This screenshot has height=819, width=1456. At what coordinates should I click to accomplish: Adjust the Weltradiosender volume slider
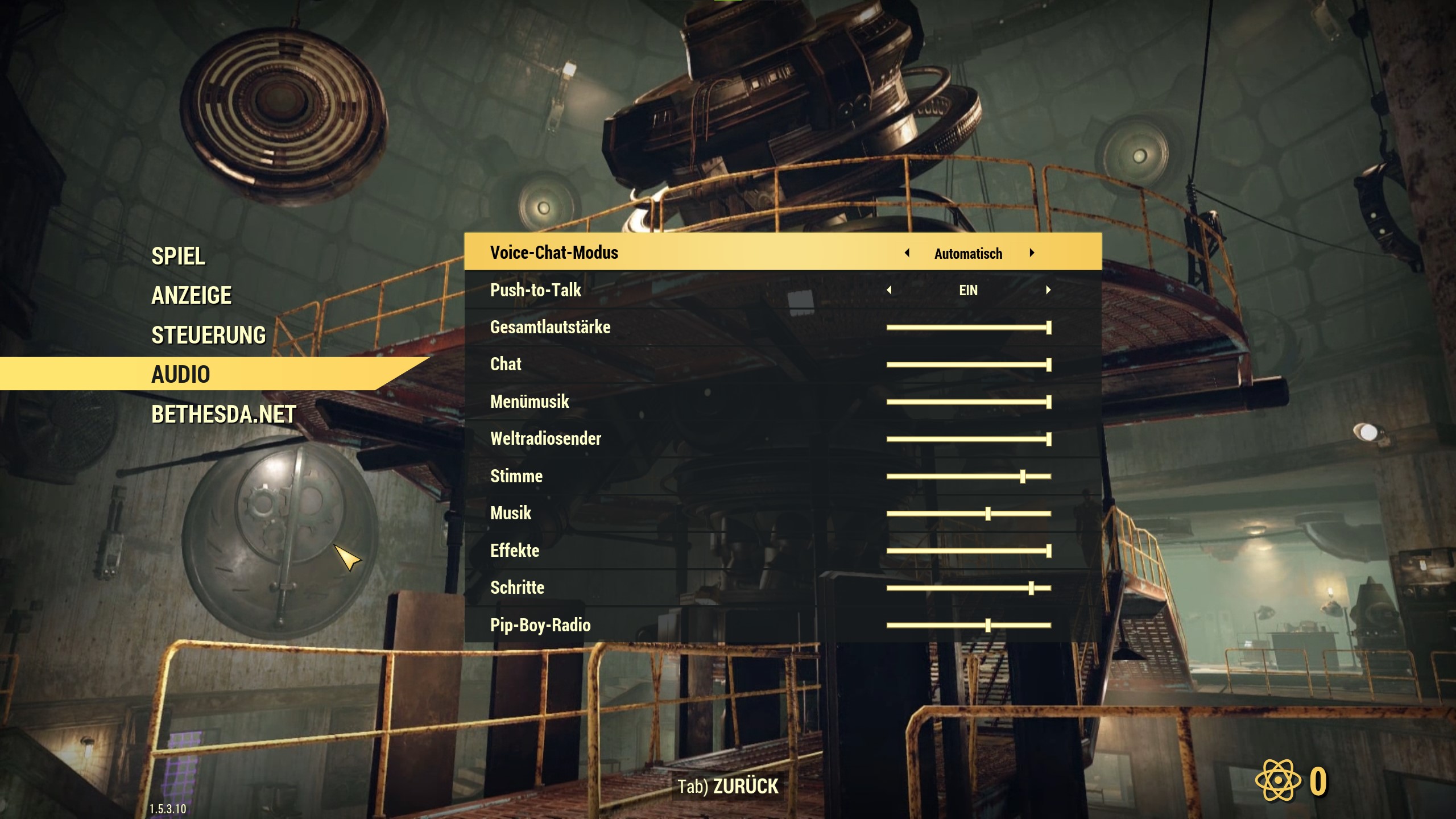point(1048,439)
